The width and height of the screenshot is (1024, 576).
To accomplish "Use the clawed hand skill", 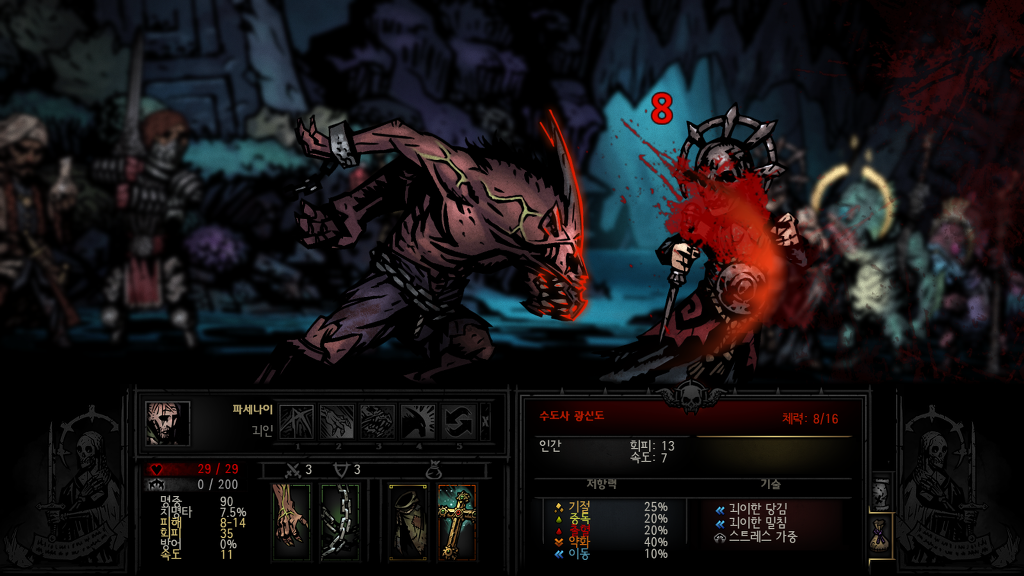I will 338,422.
